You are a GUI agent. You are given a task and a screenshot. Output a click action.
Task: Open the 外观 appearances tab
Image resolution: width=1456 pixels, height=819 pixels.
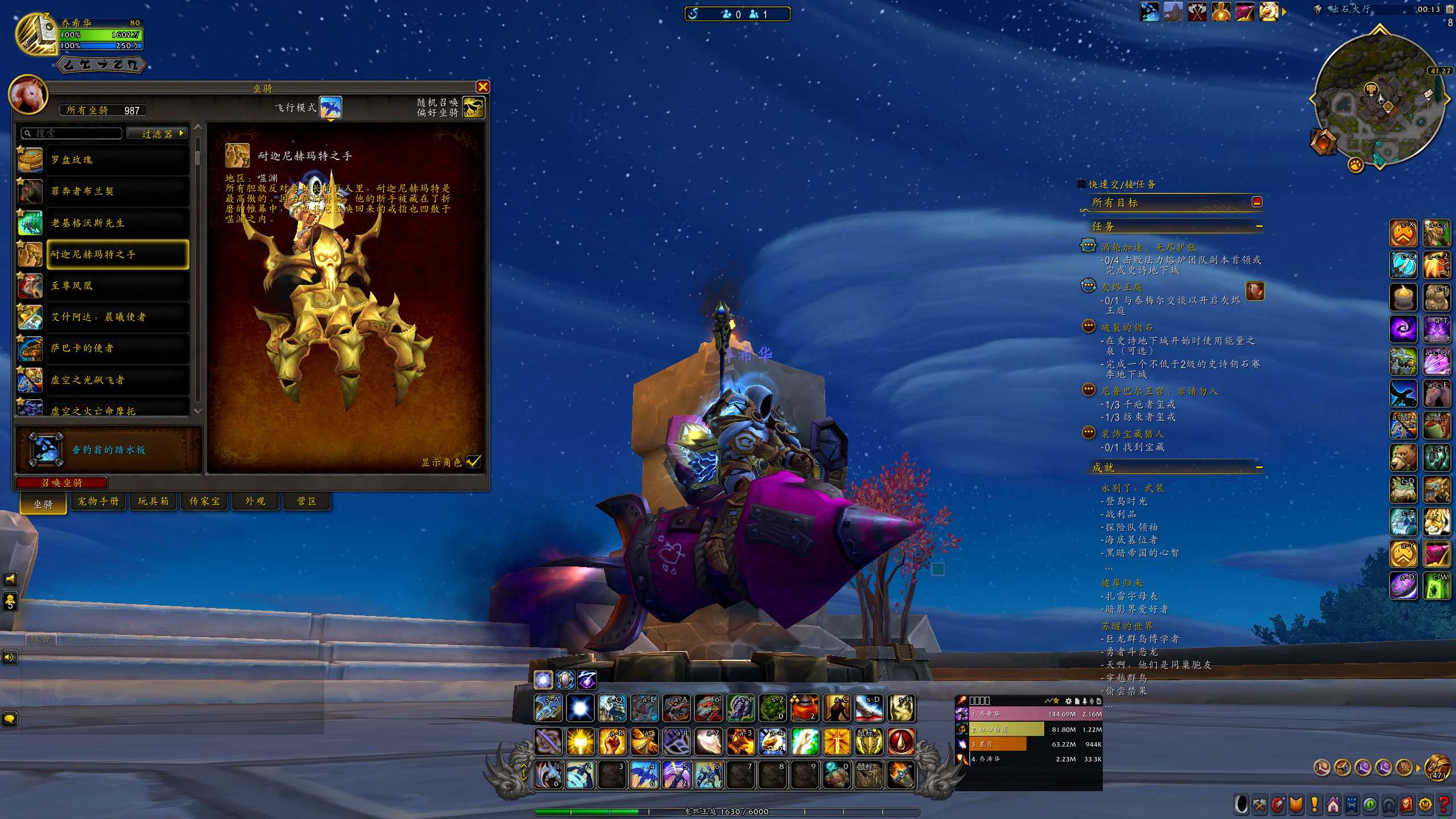255,501
